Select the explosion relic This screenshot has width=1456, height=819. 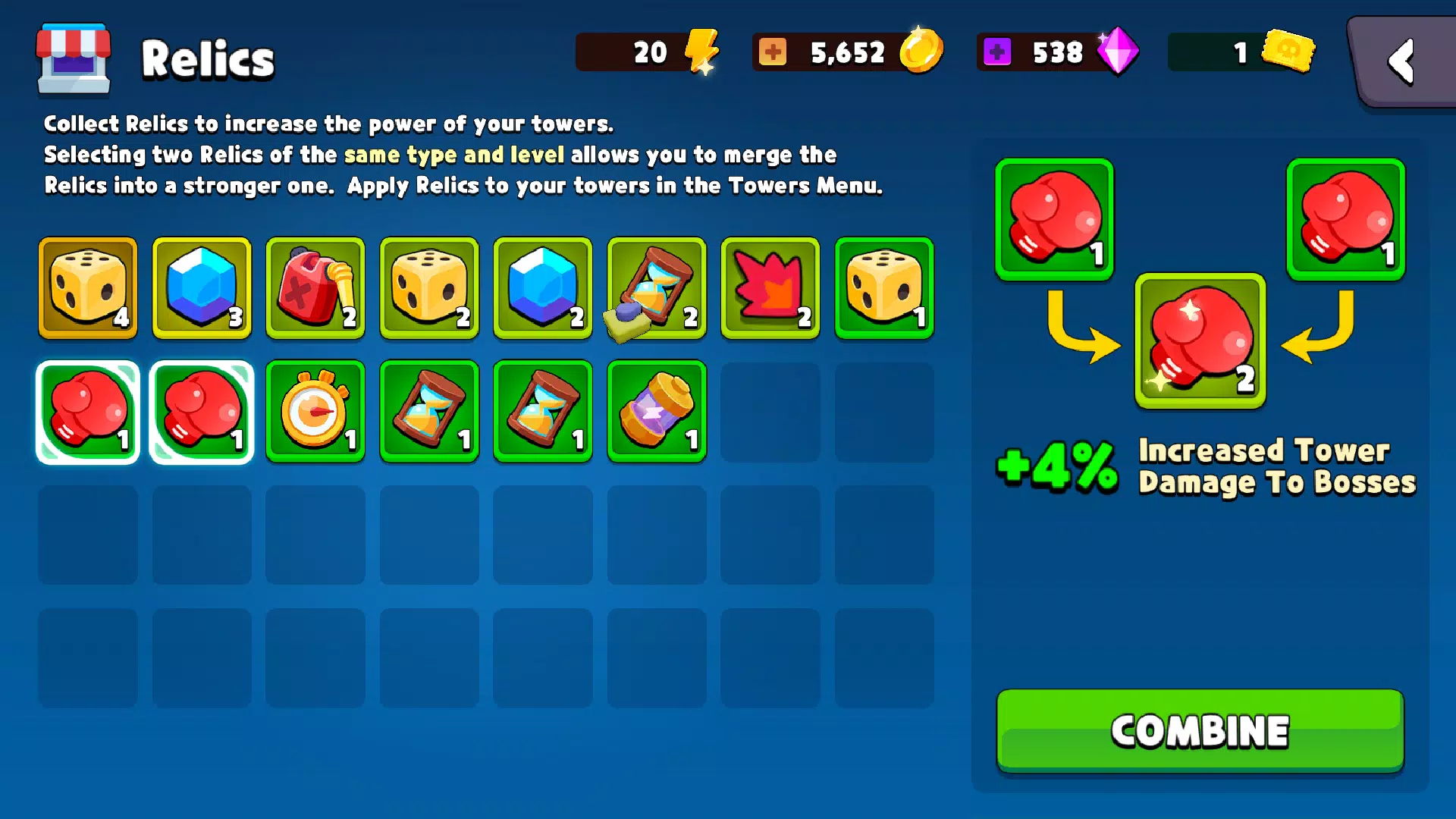tap(770, 289)
